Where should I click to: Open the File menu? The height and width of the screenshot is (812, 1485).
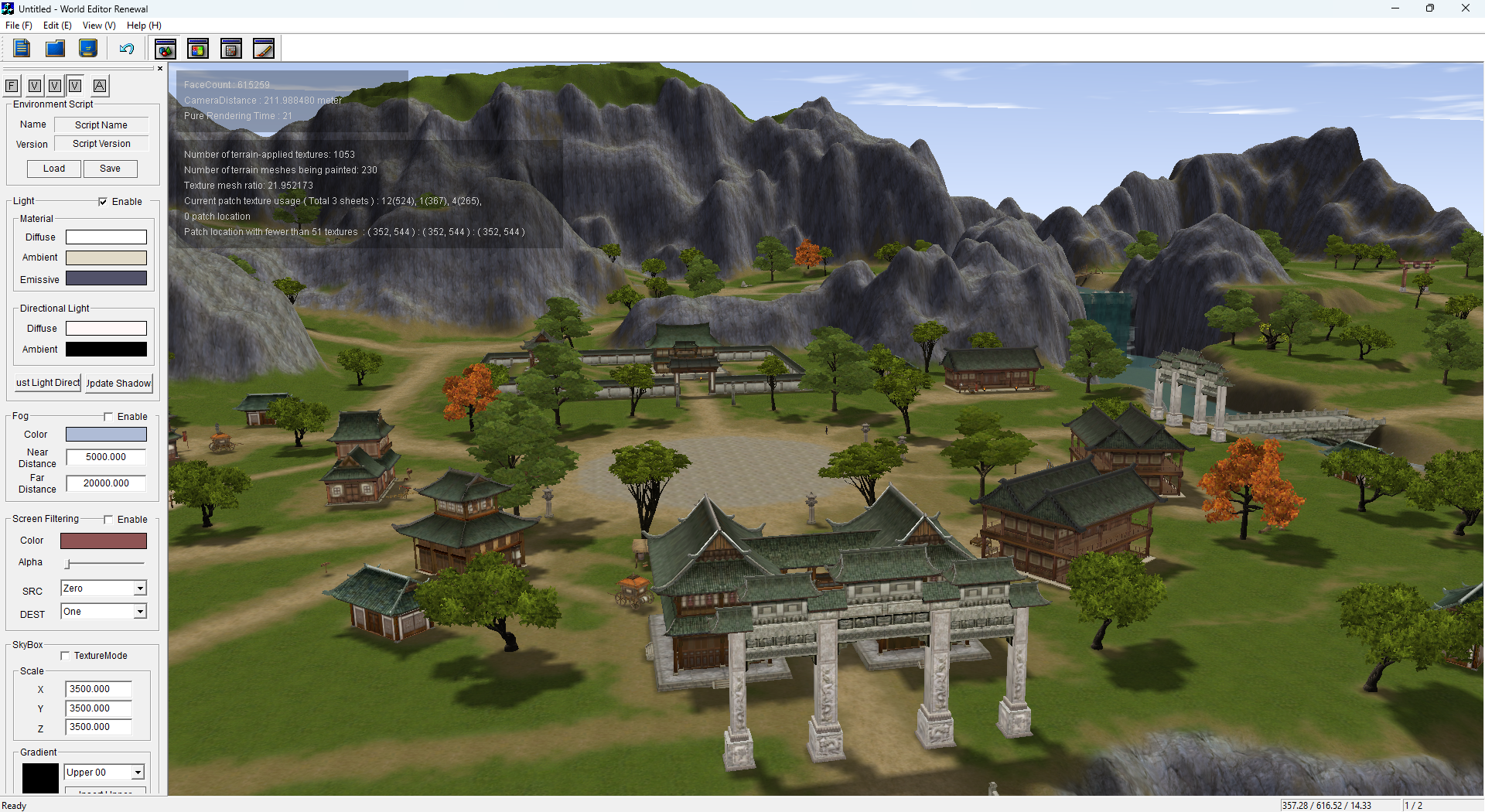(x=19, y=26)
